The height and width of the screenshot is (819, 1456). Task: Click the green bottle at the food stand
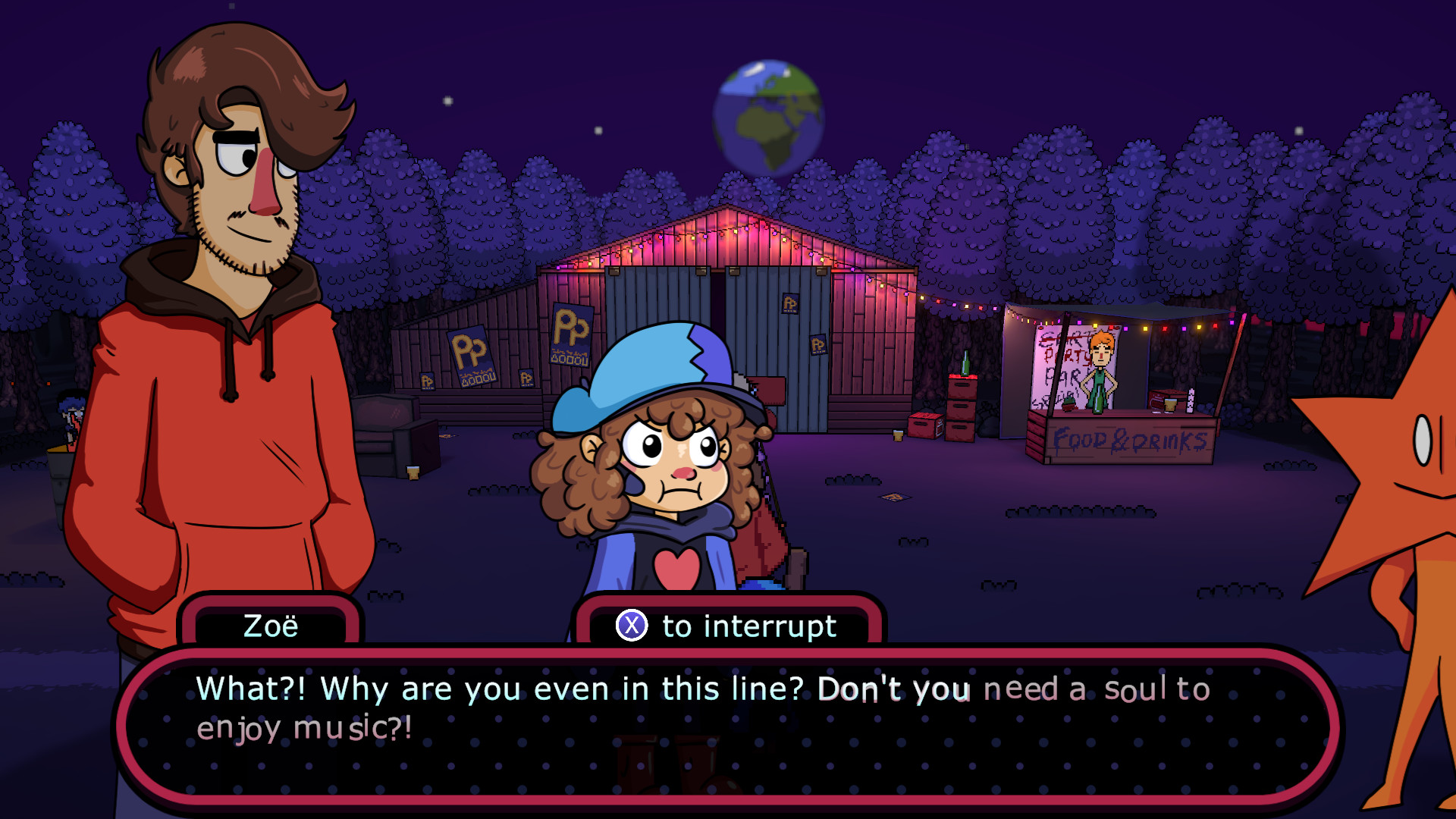(x=1097, y=398)
